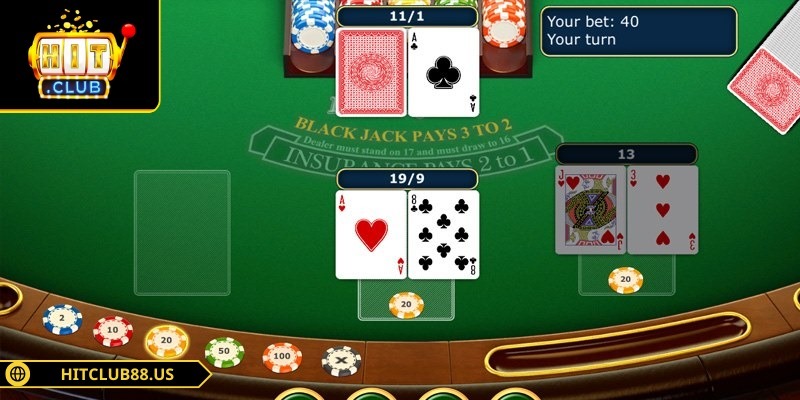Screen dimensions: 800x400
Task: Select the Jack-and-3 hand showing 13
Action: click(627, 210)
